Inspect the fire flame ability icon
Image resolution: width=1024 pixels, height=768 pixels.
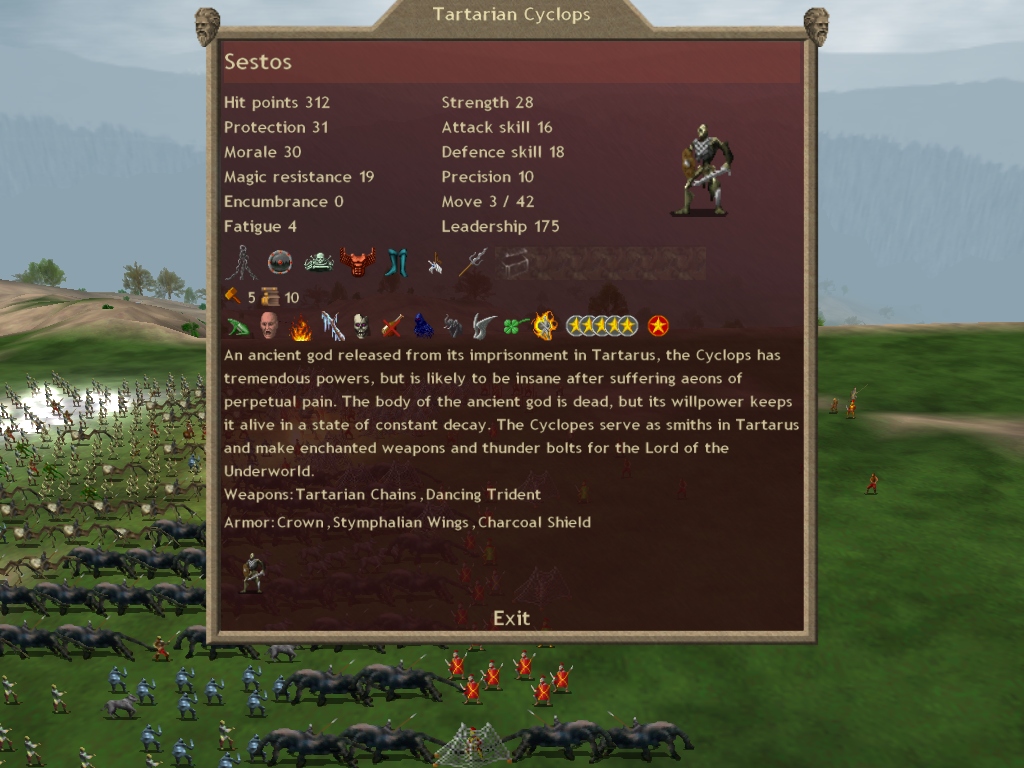click(x=300, y=326)
